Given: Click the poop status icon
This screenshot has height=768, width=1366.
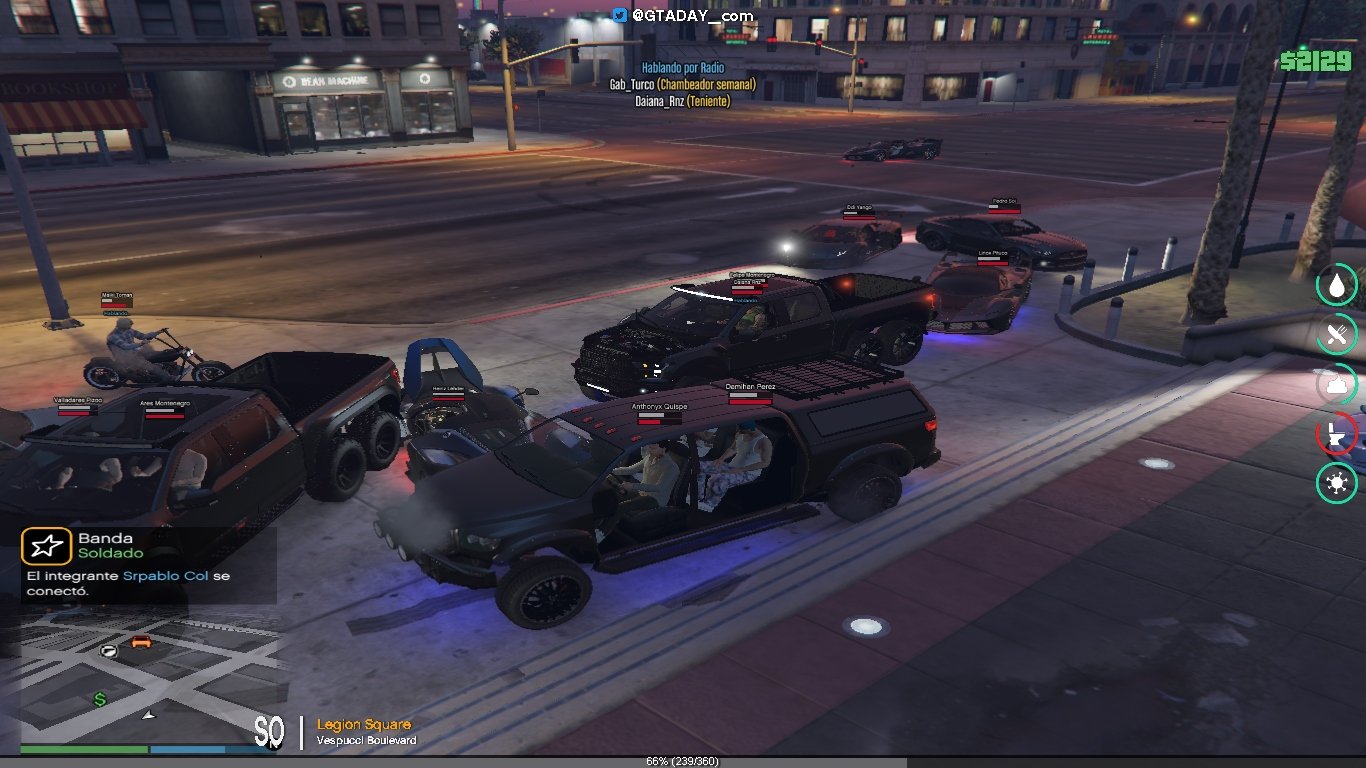Looking at the screenshot, I should pos(1336,384).
